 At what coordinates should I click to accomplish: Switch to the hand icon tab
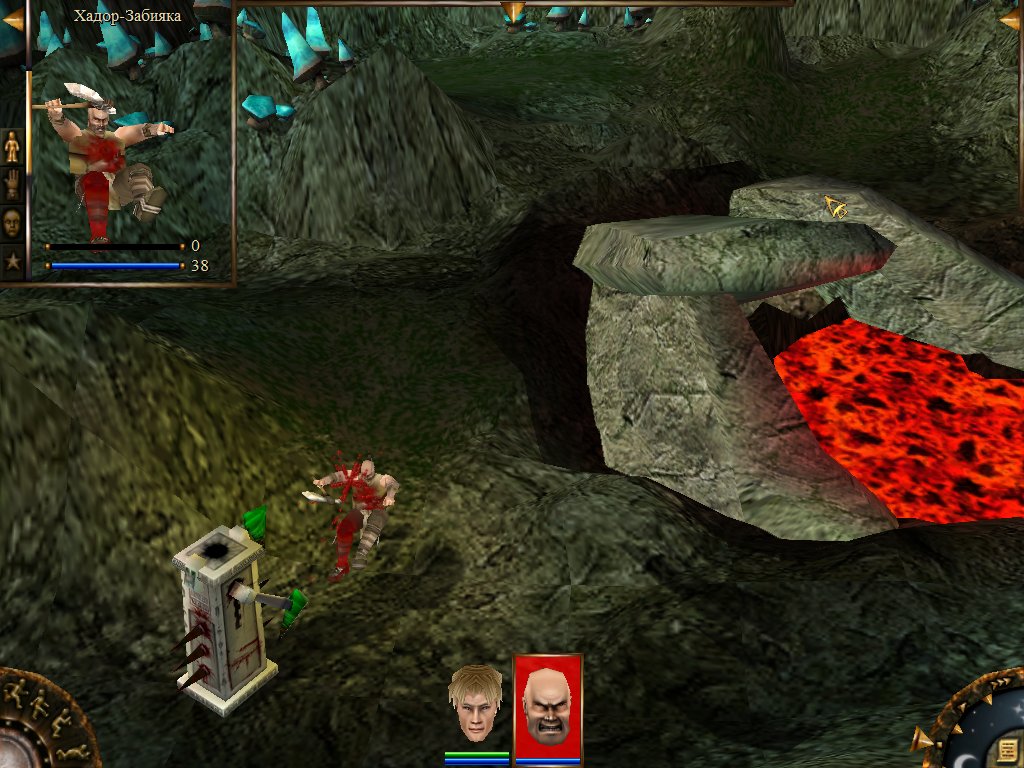[12, 184]
